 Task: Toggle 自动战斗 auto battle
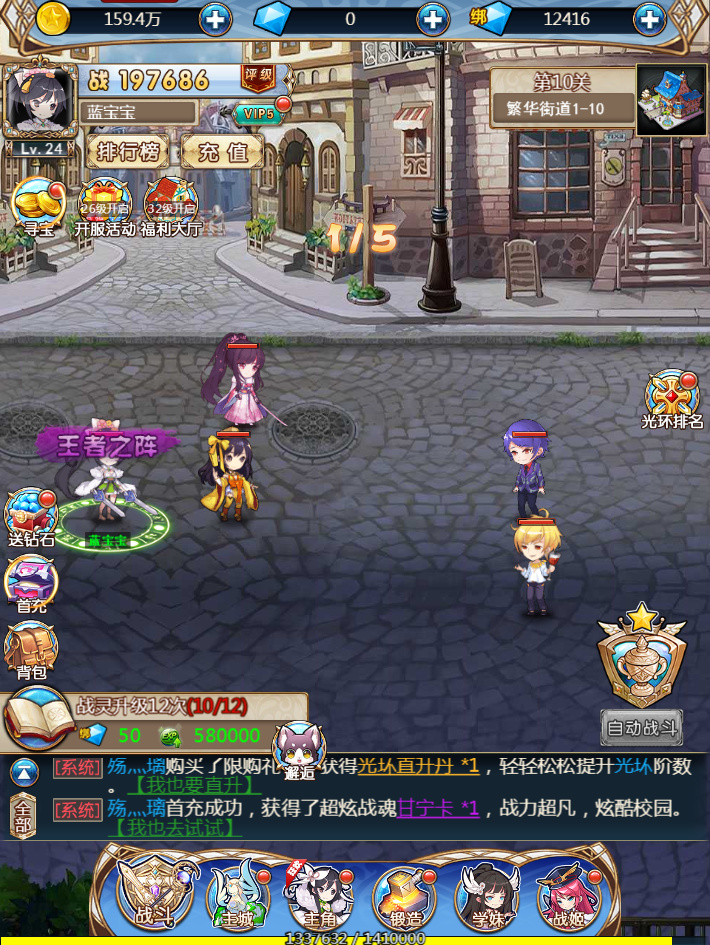pos(641,727)
